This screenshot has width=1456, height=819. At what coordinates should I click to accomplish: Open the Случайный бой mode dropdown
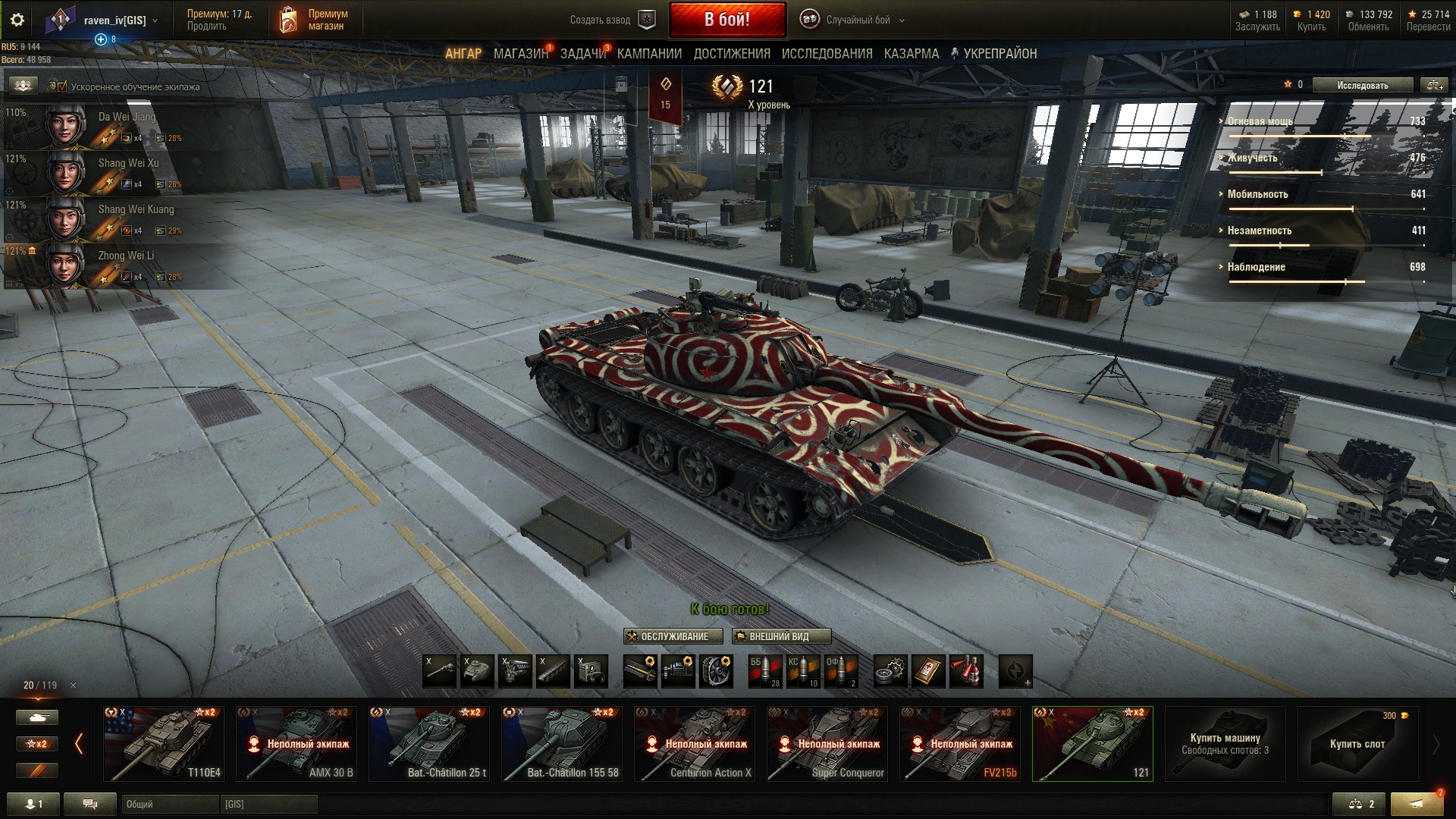[x=857, y=20]
